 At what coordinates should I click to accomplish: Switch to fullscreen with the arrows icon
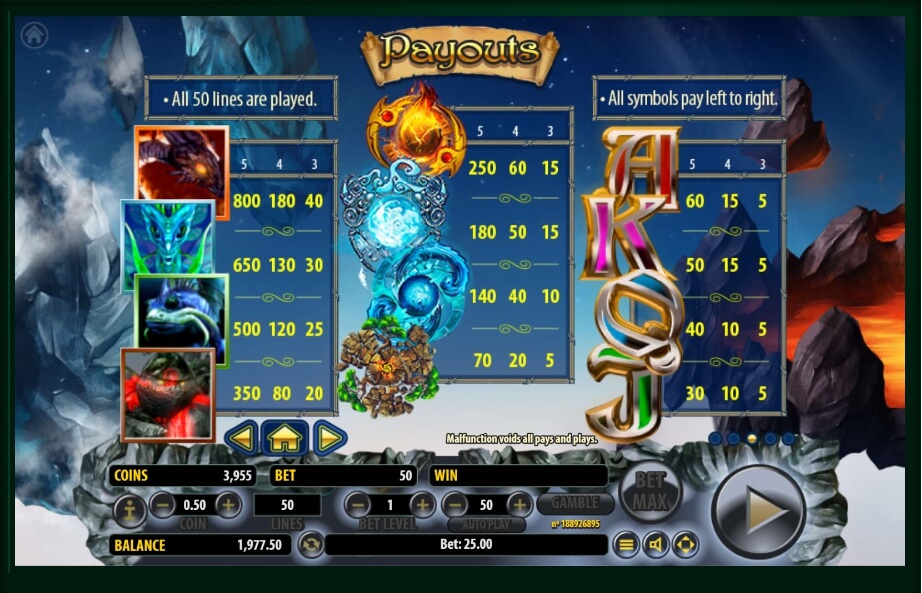pos(685,545)
